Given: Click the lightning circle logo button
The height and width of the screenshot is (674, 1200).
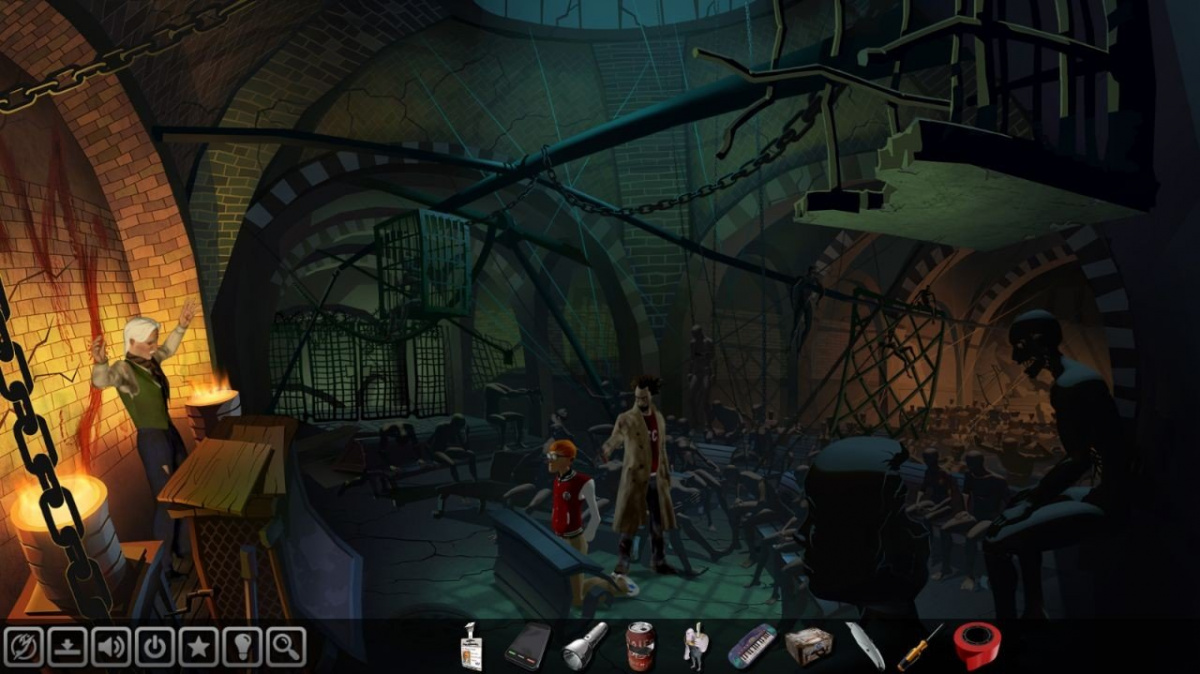Looking at the screenshot, I should [23, 646].
